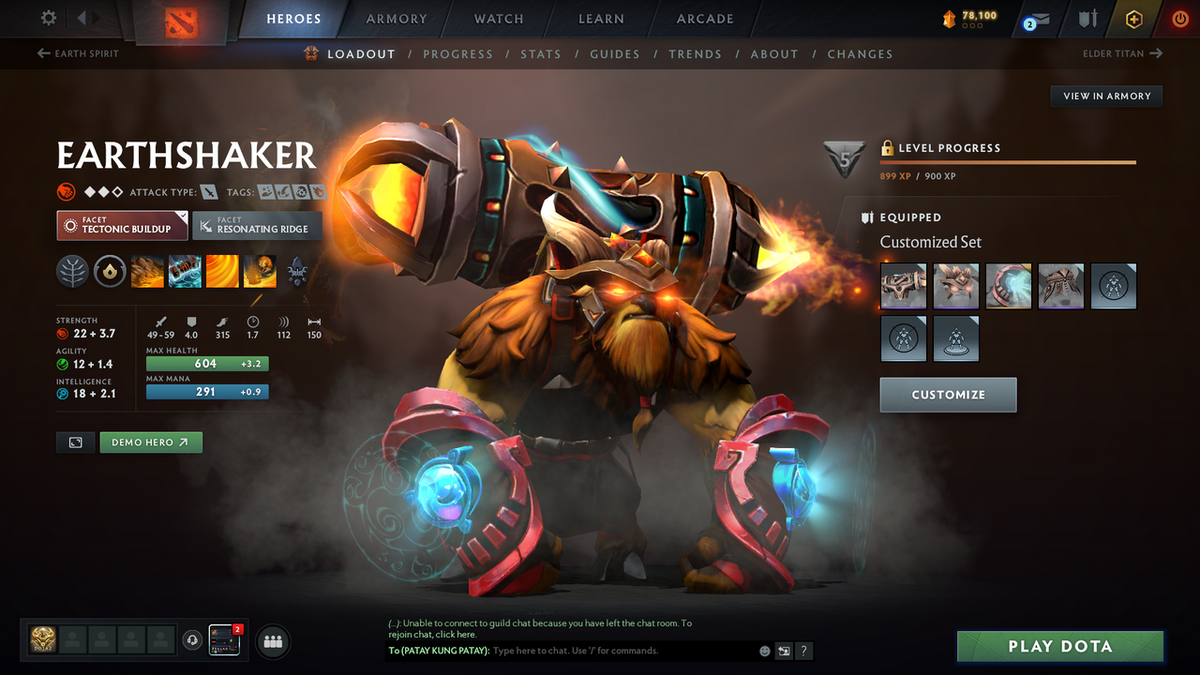The height and width of the screenshot is (675, 1200).
Task: Focus the chat text input field
Action: pos(620,651)
